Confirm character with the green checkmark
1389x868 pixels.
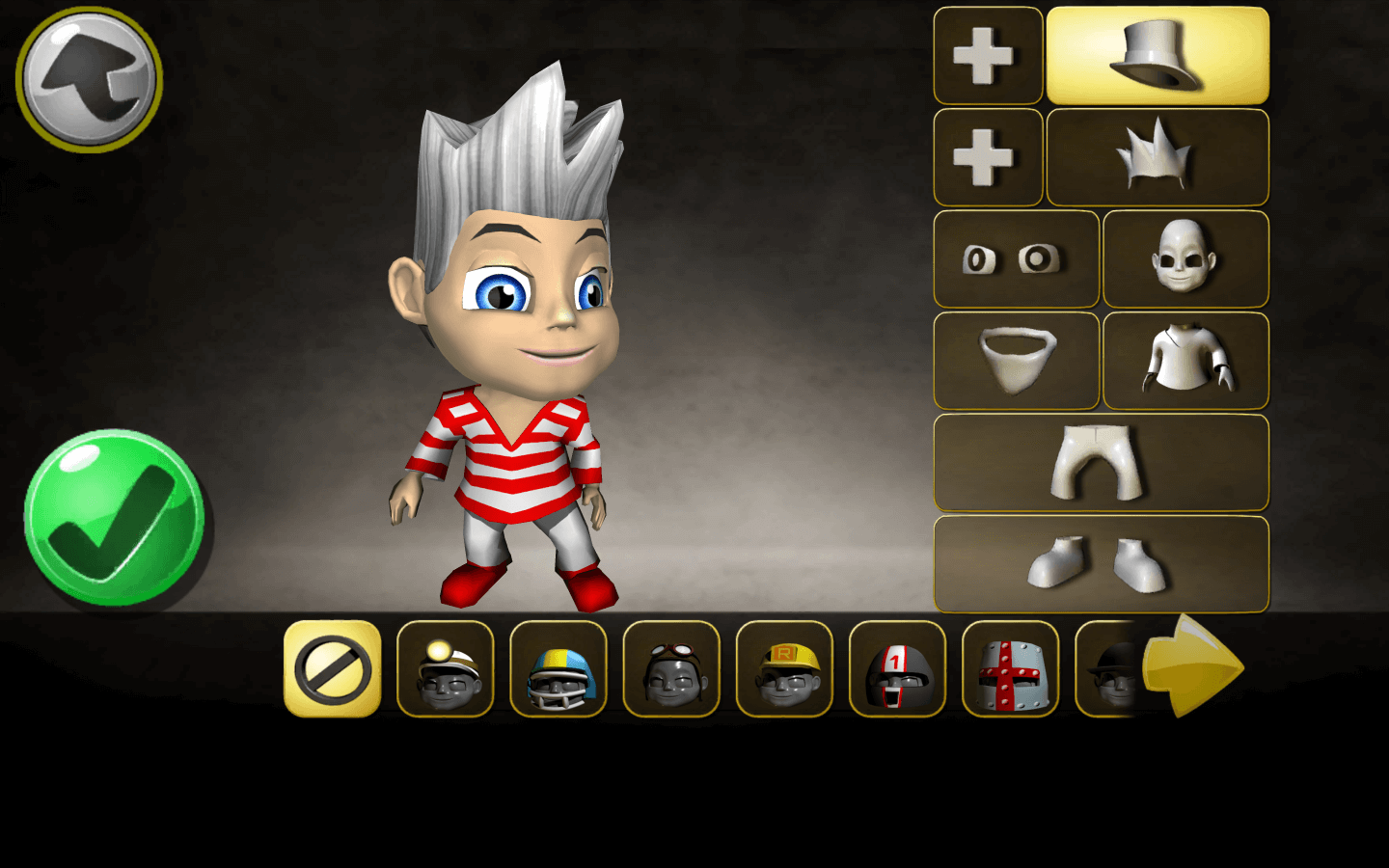pos(114,518)
